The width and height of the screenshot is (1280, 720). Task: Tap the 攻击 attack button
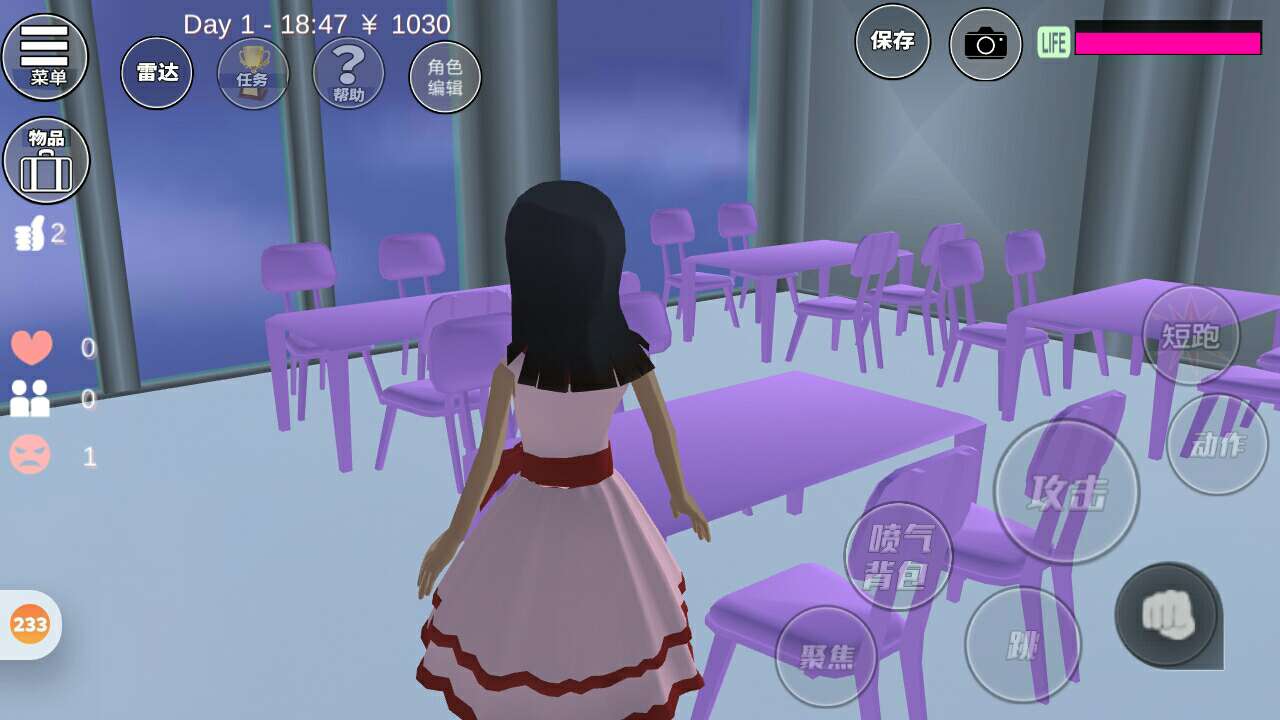click(1066, 492)
